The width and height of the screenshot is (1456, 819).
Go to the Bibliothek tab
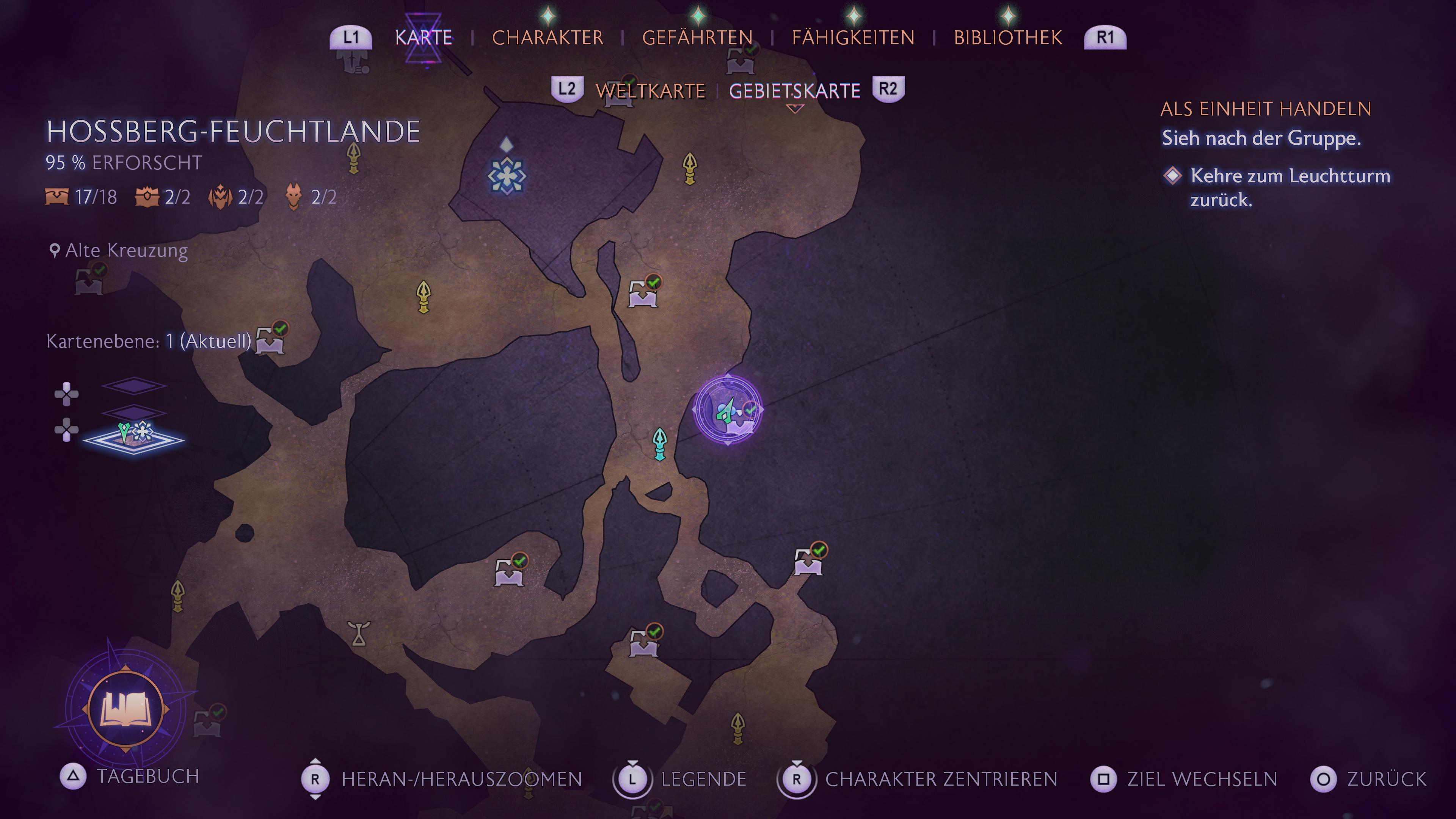point(1008,37)
